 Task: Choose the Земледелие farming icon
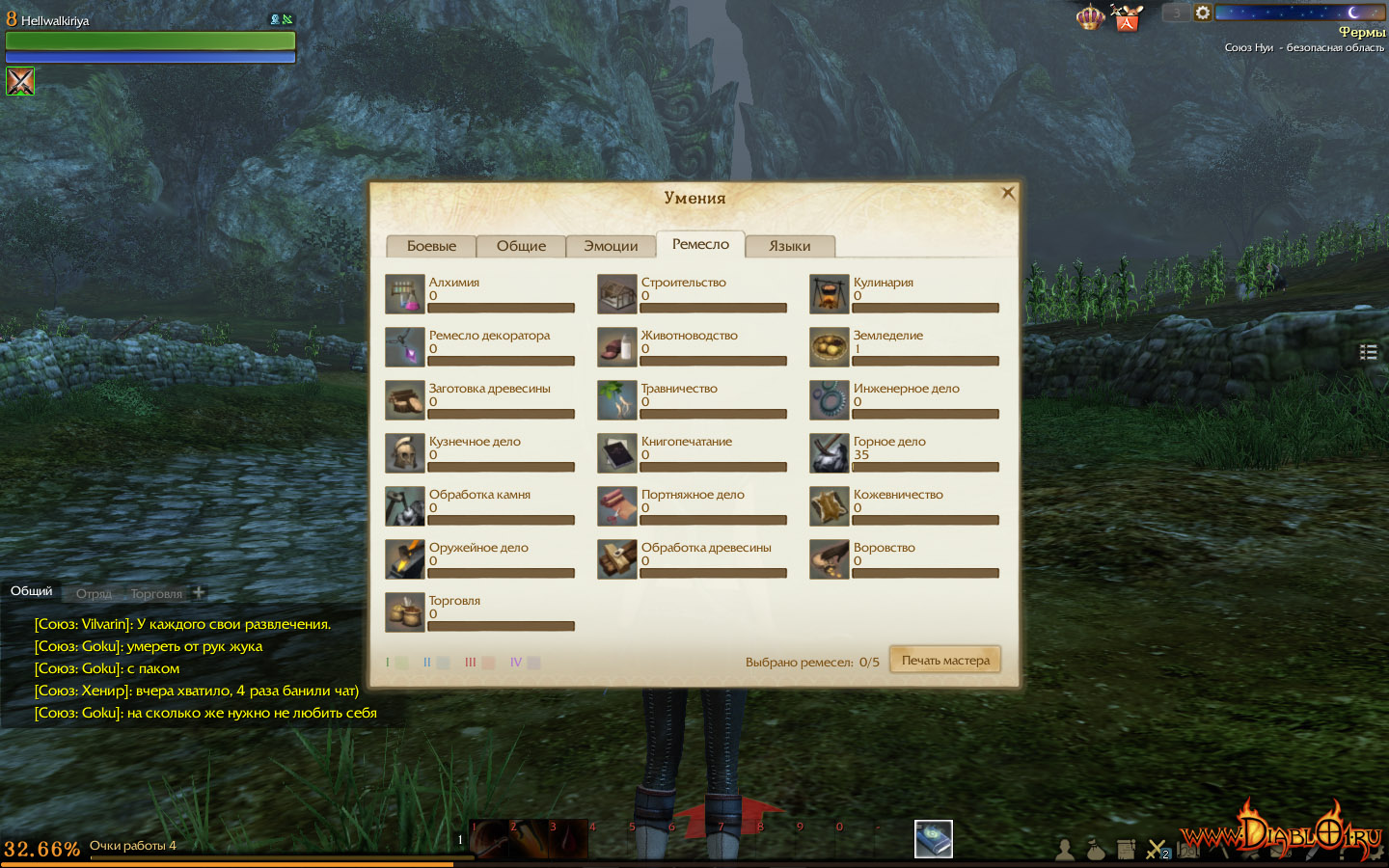pyautogui.click(x=830, y=347)
